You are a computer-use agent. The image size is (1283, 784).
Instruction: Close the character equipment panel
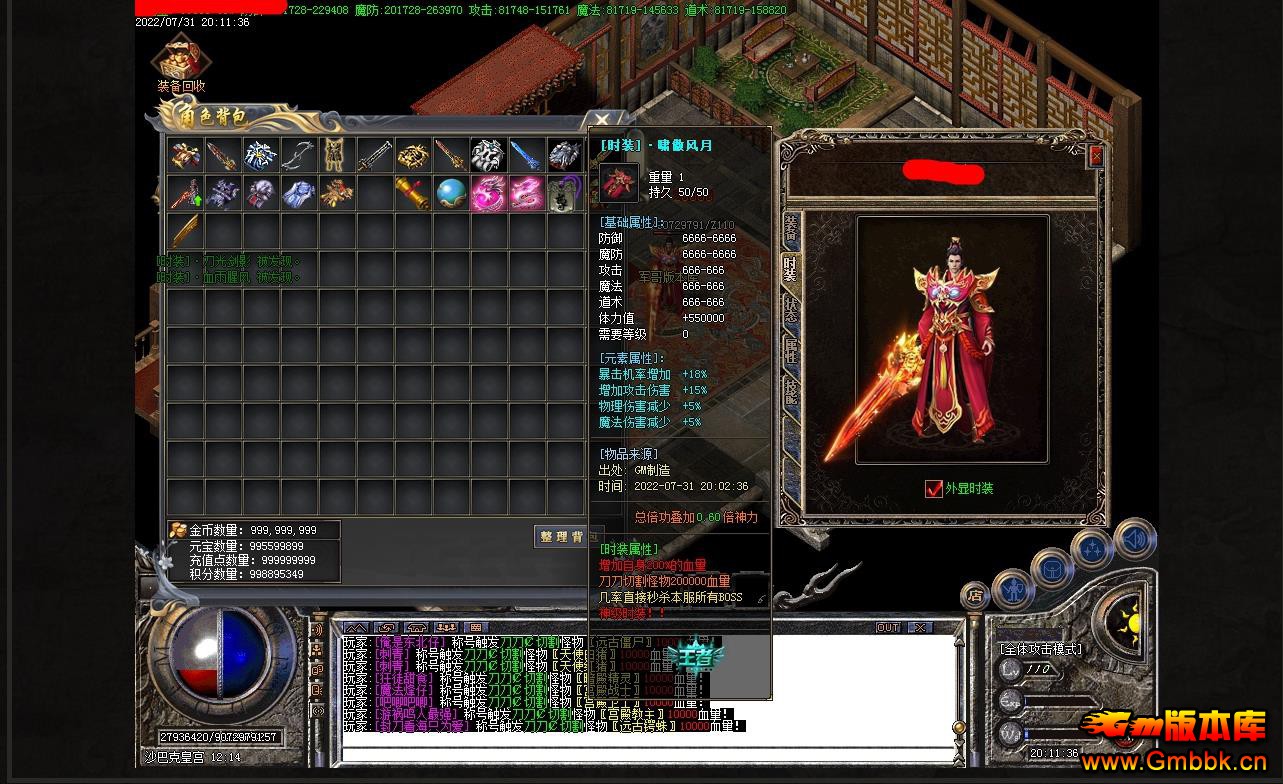point(1095,156)
